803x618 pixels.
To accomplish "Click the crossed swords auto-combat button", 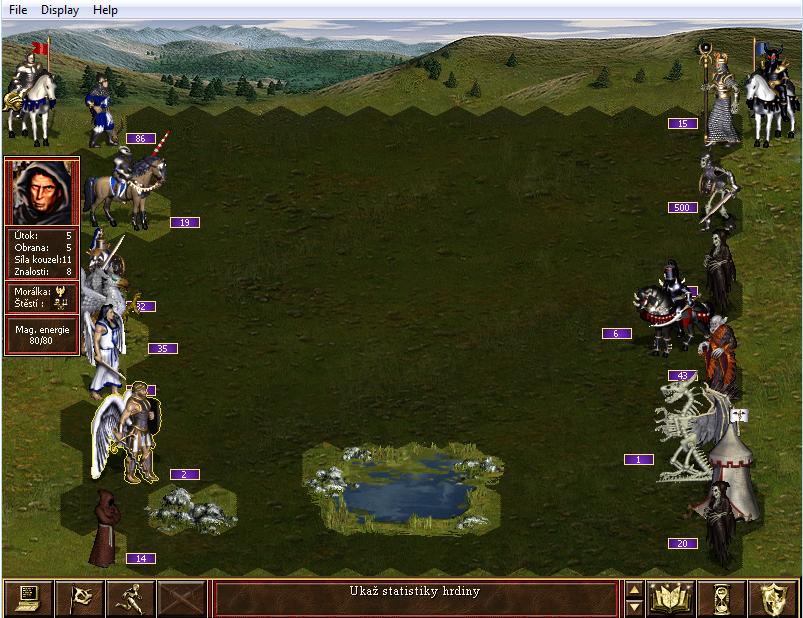I will (x=182, y=598).
